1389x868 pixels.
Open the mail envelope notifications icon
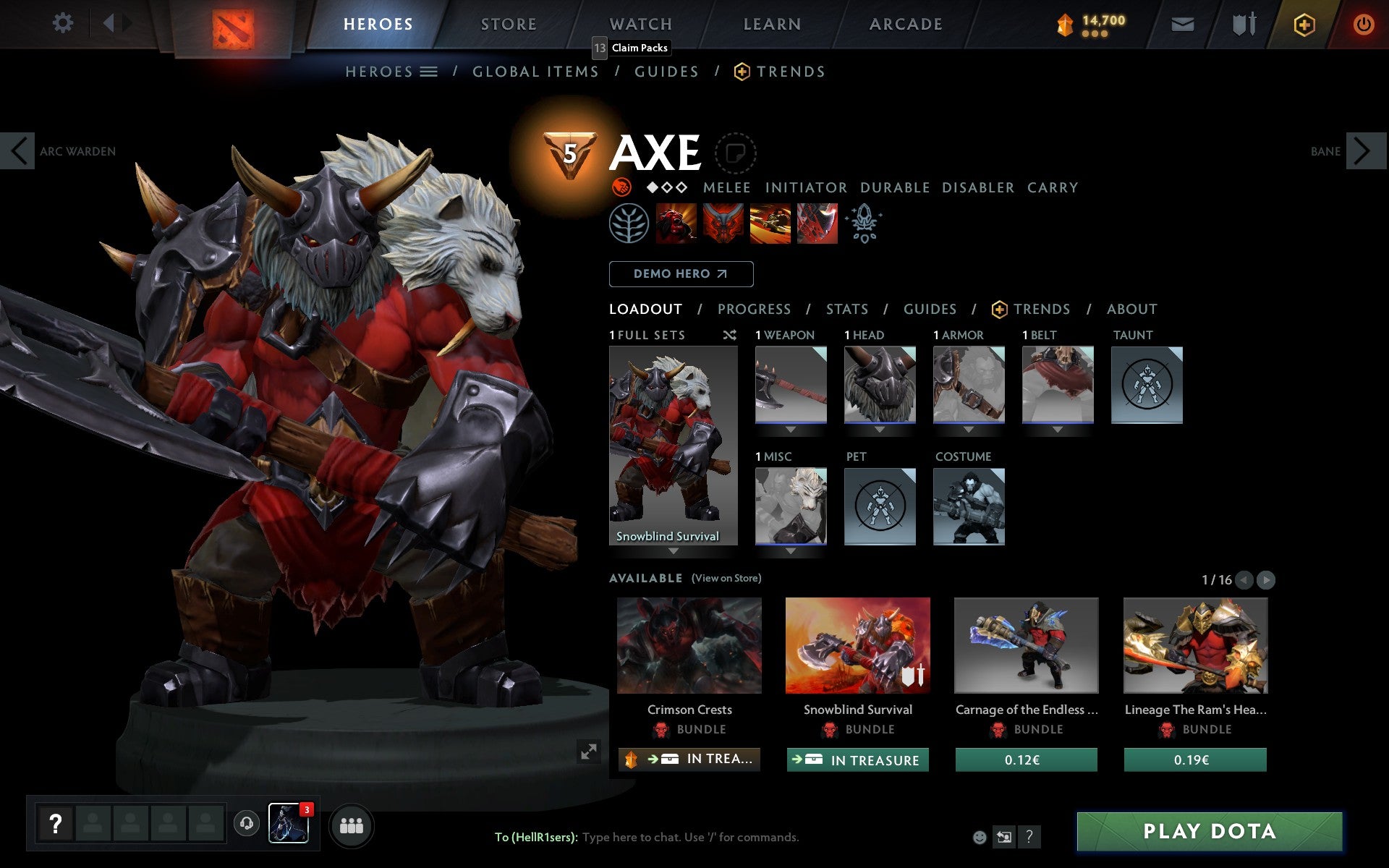(x=1182, y=23)
